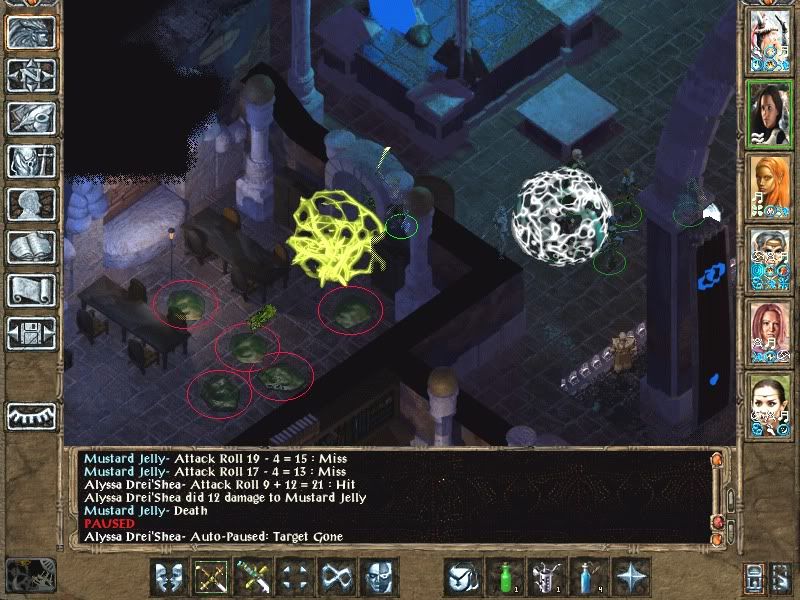Return to the game view button
Image resolution: width=800 pixels, height=600 pixels.
click(32, 32)
